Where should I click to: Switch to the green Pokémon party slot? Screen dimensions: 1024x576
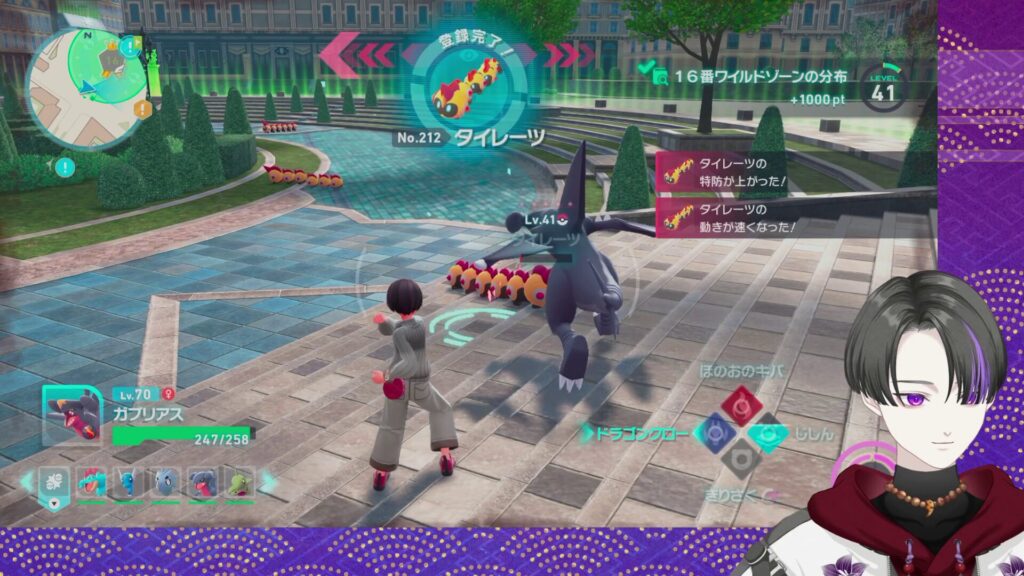pyautogui.click(x=238, y=482)
